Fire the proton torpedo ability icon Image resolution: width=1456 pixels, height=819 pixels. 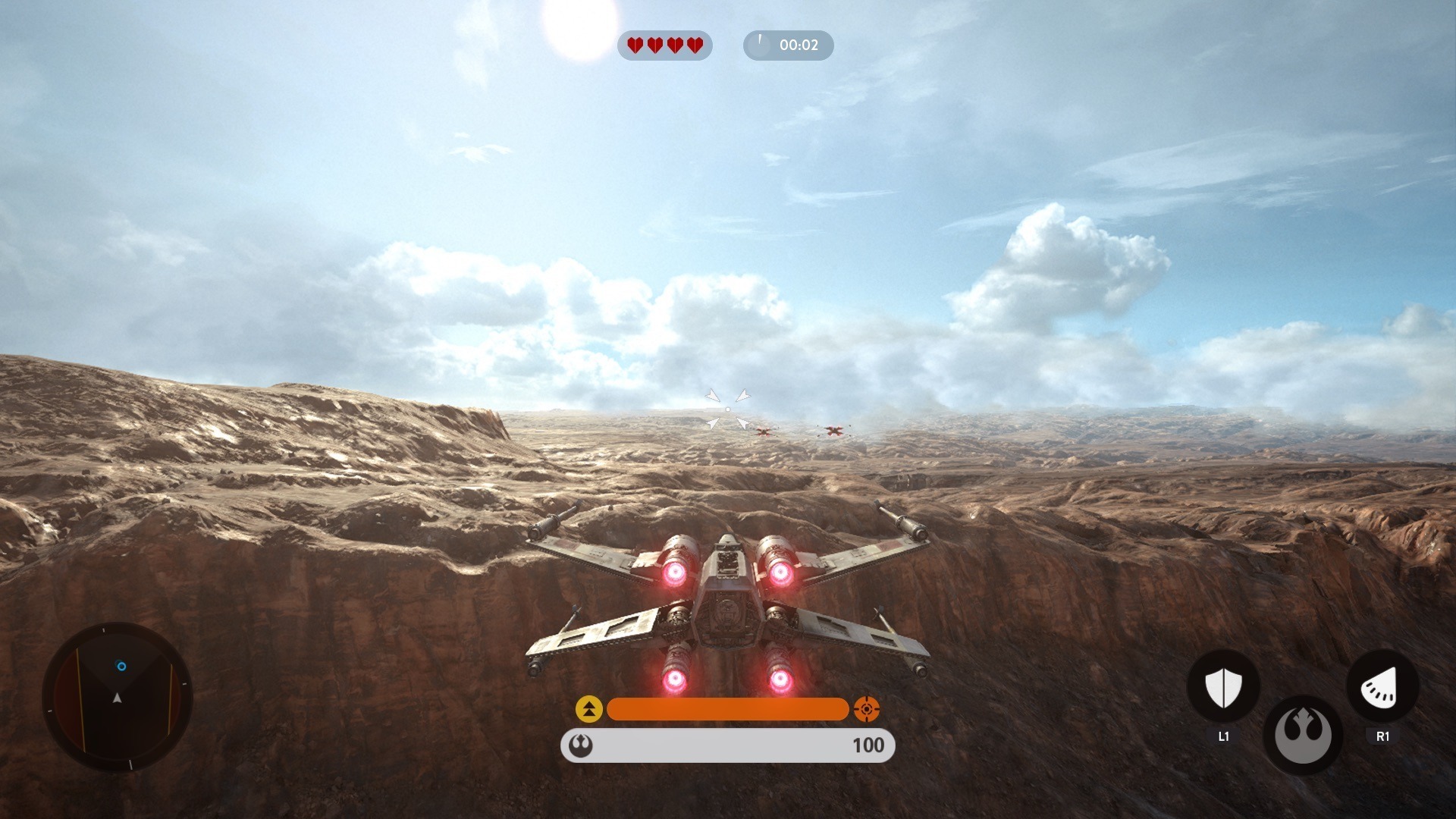coord(1382,686)
